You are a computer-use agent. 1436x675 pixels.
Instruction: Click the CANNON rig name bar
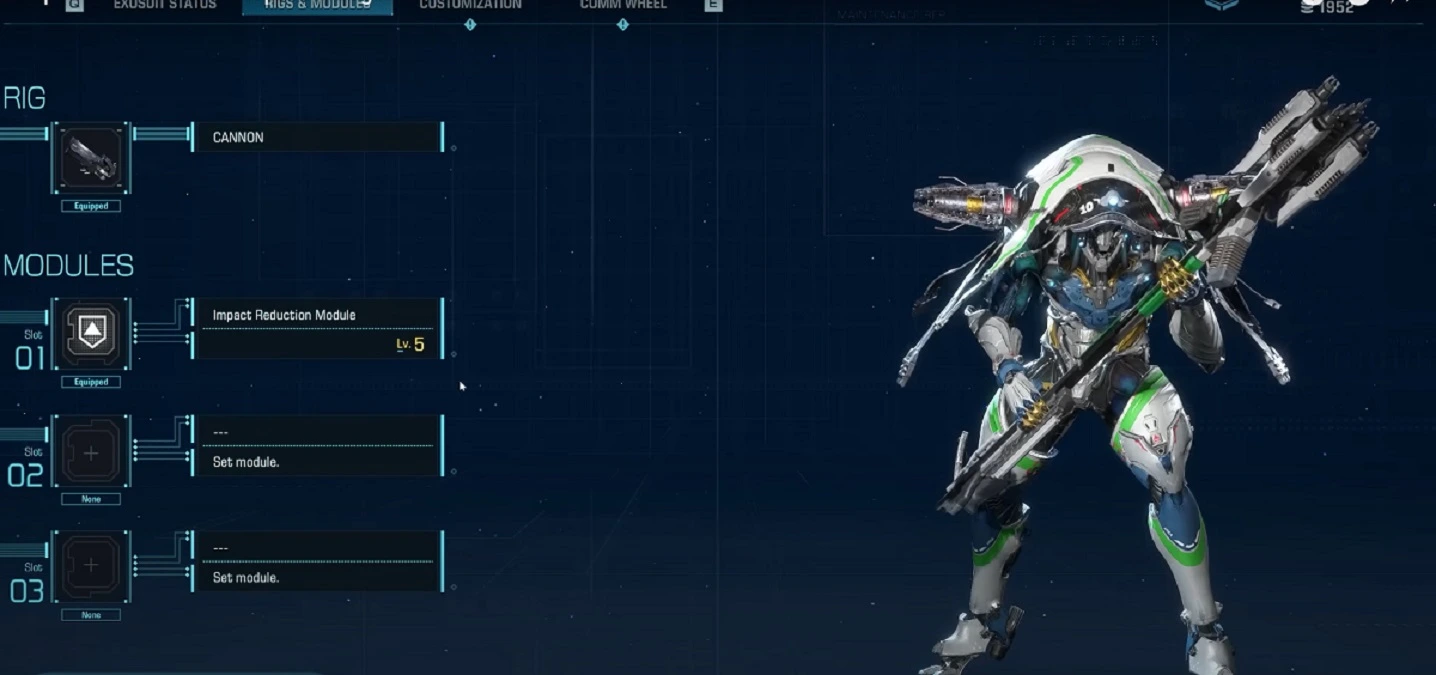click(x=317, y=137)
